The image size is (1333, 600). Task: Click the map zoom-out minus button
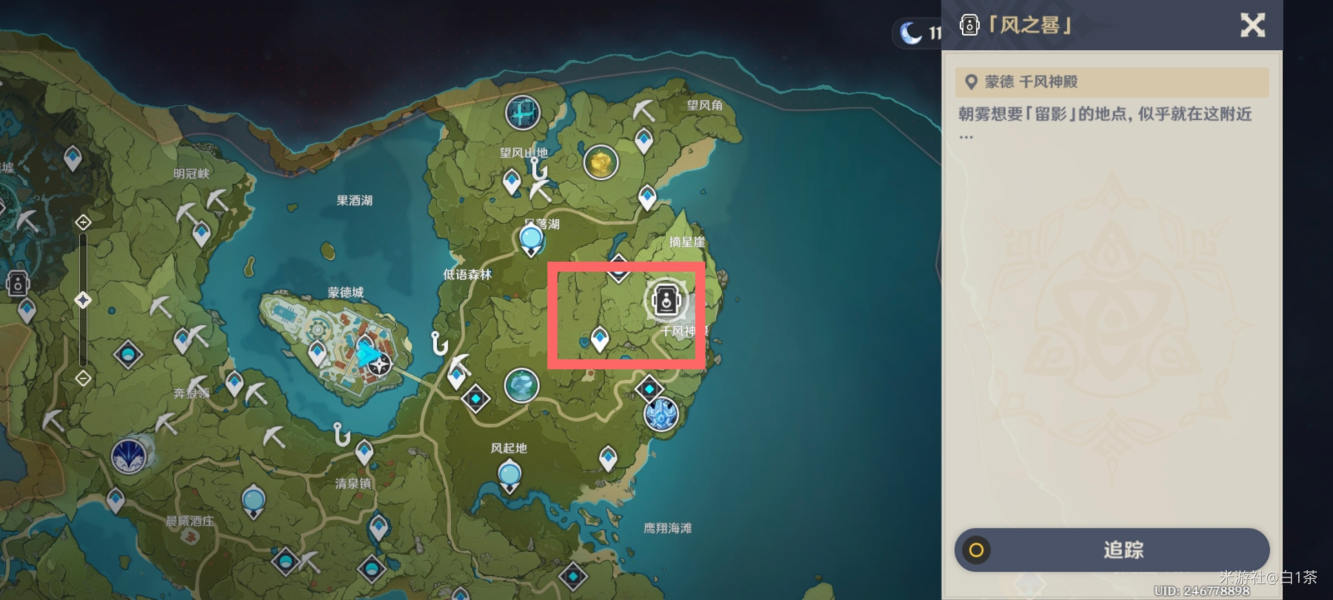click(x=83, y=378)
